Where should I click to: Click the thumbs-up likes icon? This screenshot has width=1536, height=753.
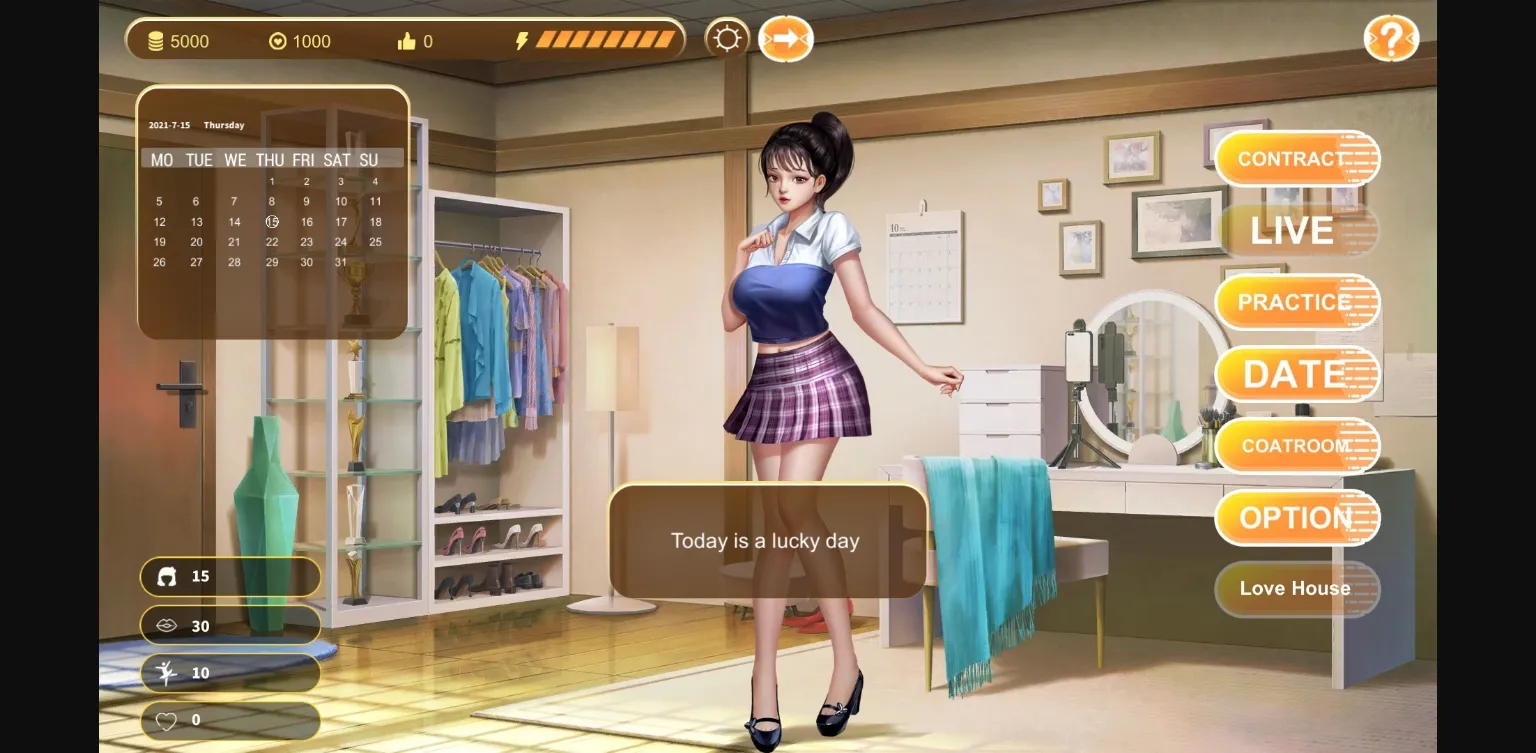pos(408,41)
